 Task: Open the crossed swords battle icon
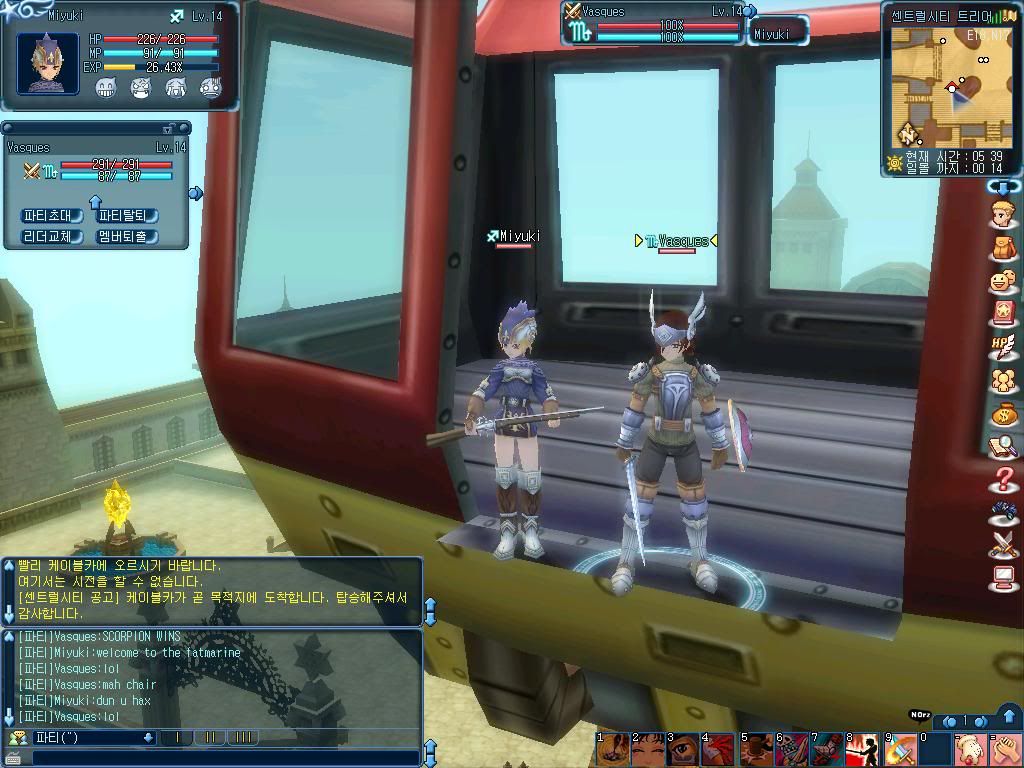1002,545
